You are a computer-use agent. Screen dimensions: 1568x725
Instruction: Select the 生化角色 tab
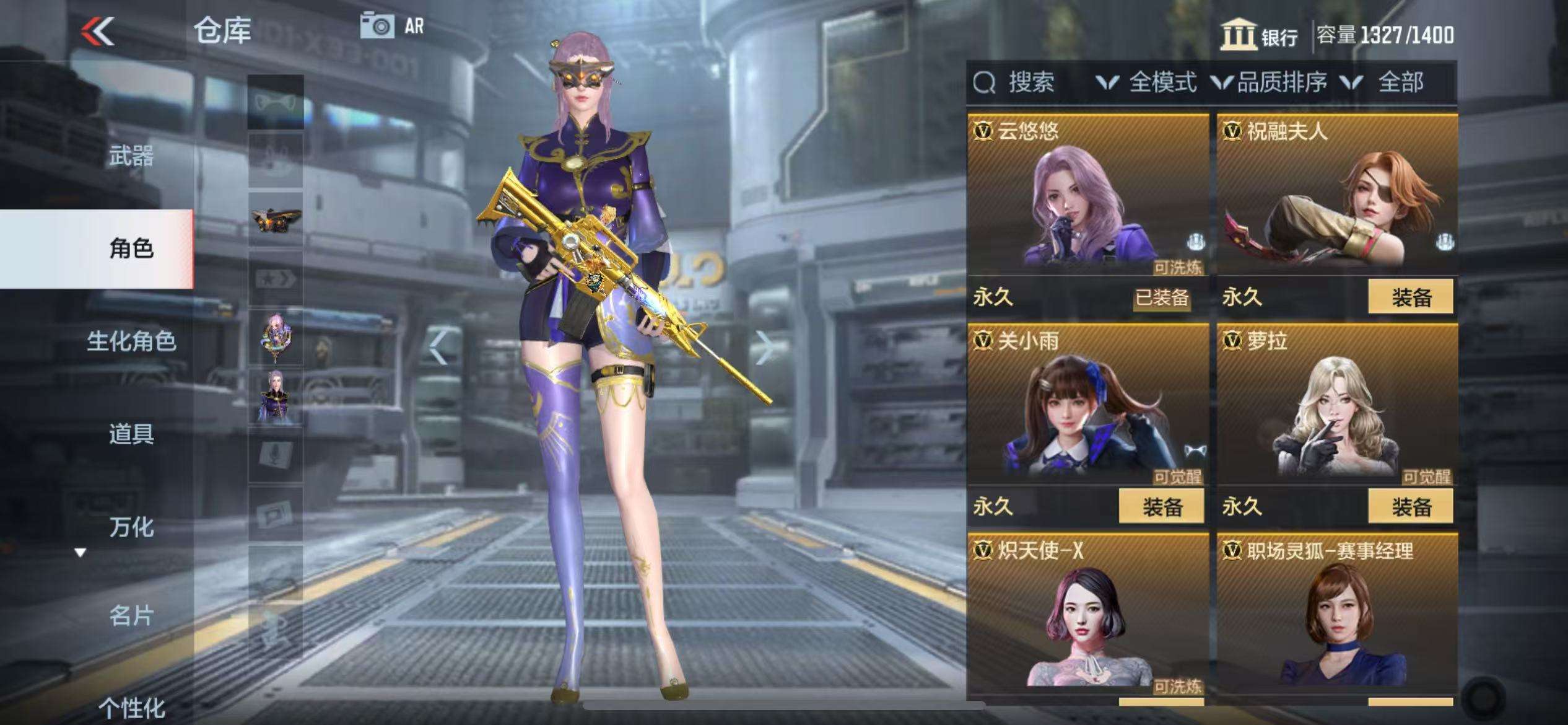click(x=131, y=341)
